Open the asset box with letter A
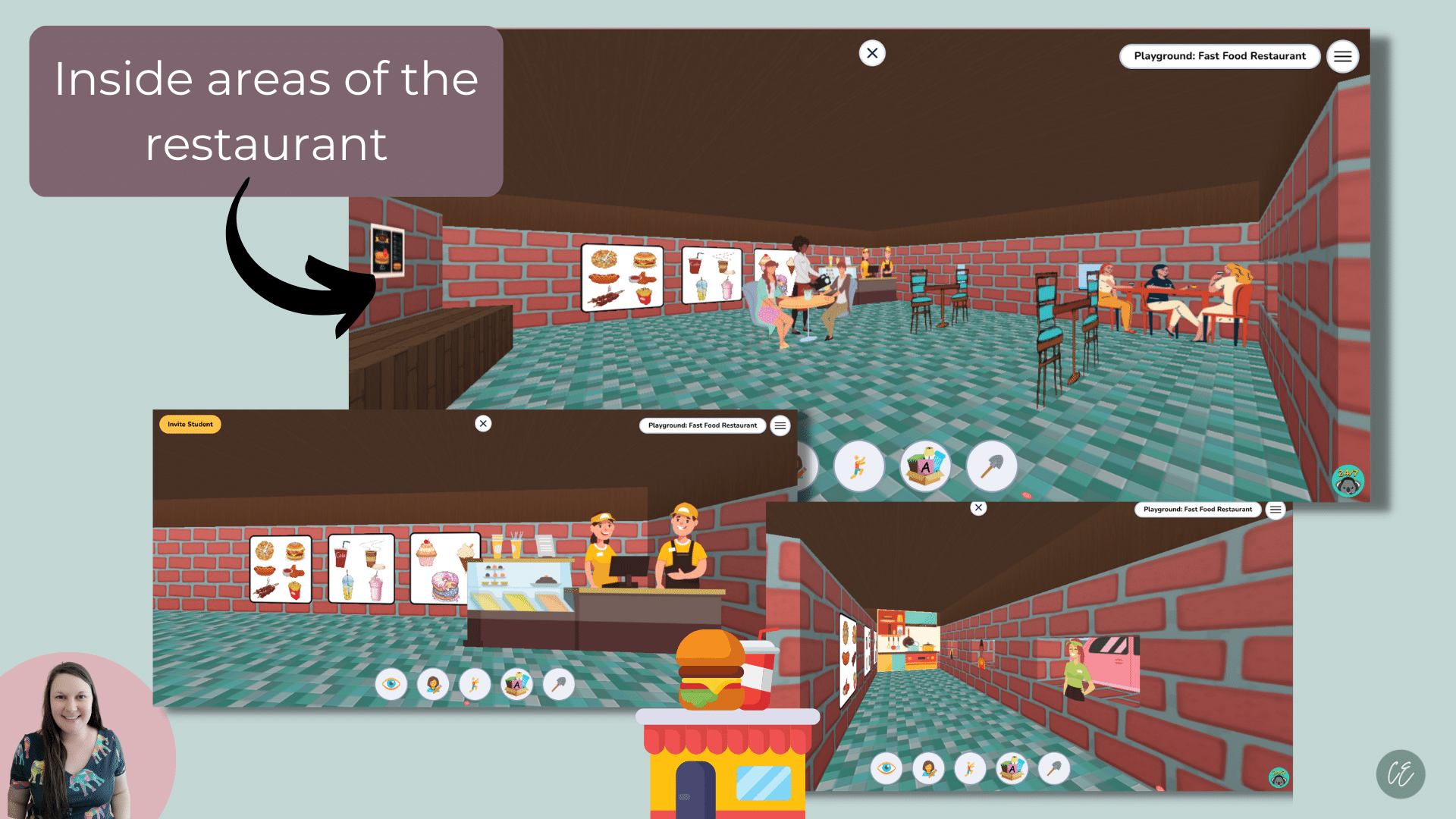This screenshot has height=819, width=1456. [x=925, y=466]
